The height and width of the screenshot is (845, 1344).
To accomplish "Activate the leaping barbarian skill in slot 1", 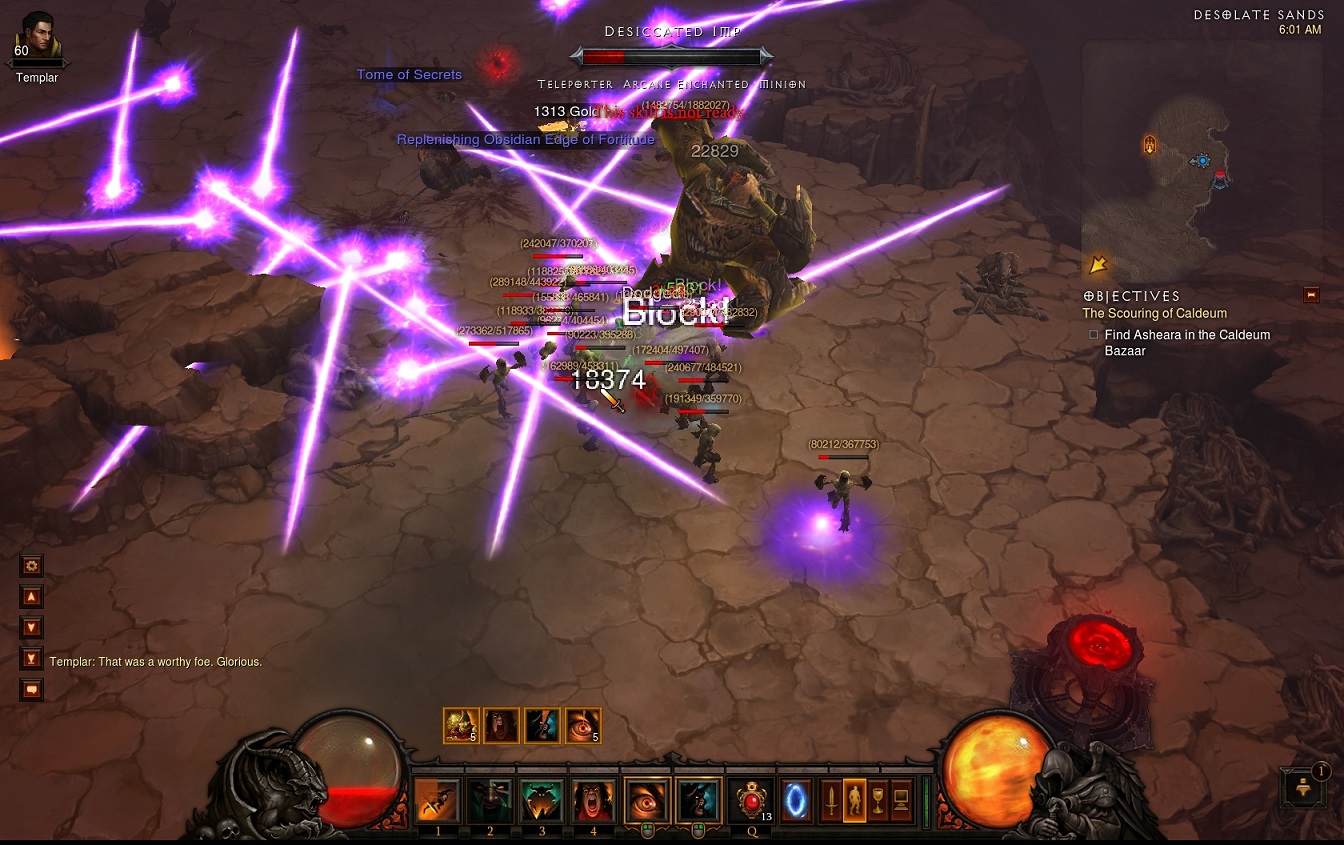I will 437,800.
